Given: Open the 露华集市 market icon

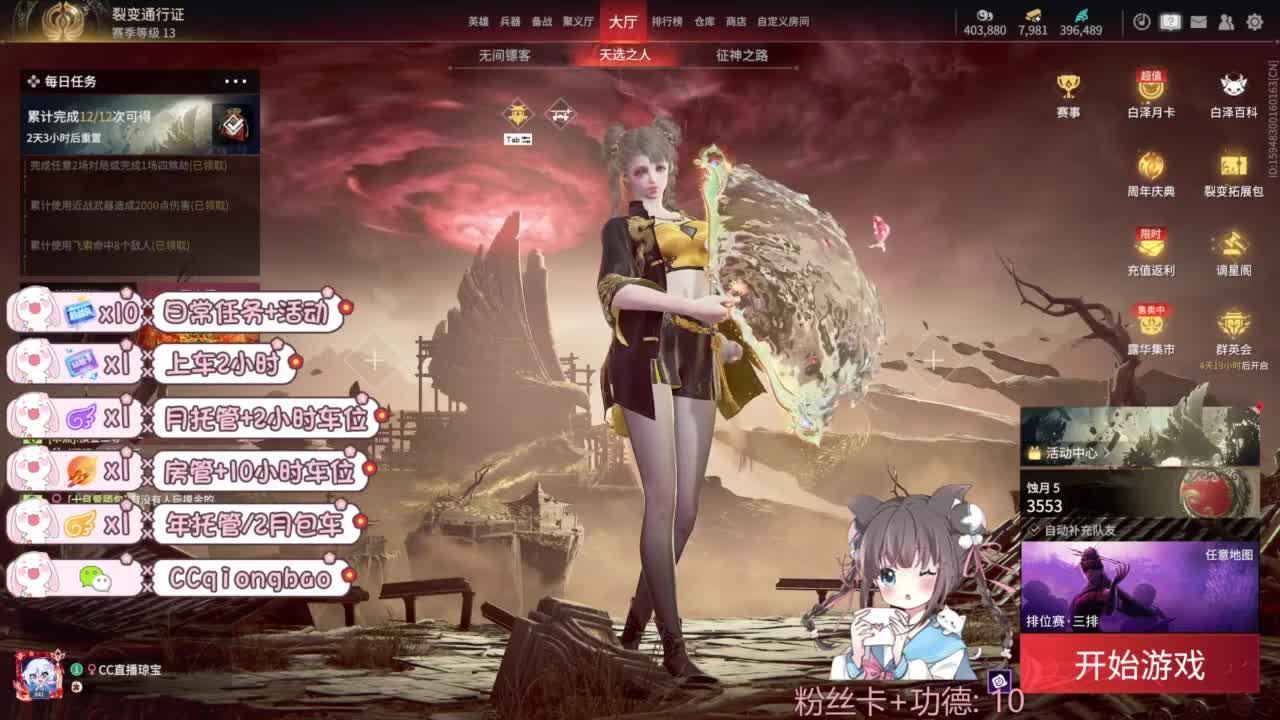Looking at the screenshot, I should pyautogui.click(x=1150, y=327).
